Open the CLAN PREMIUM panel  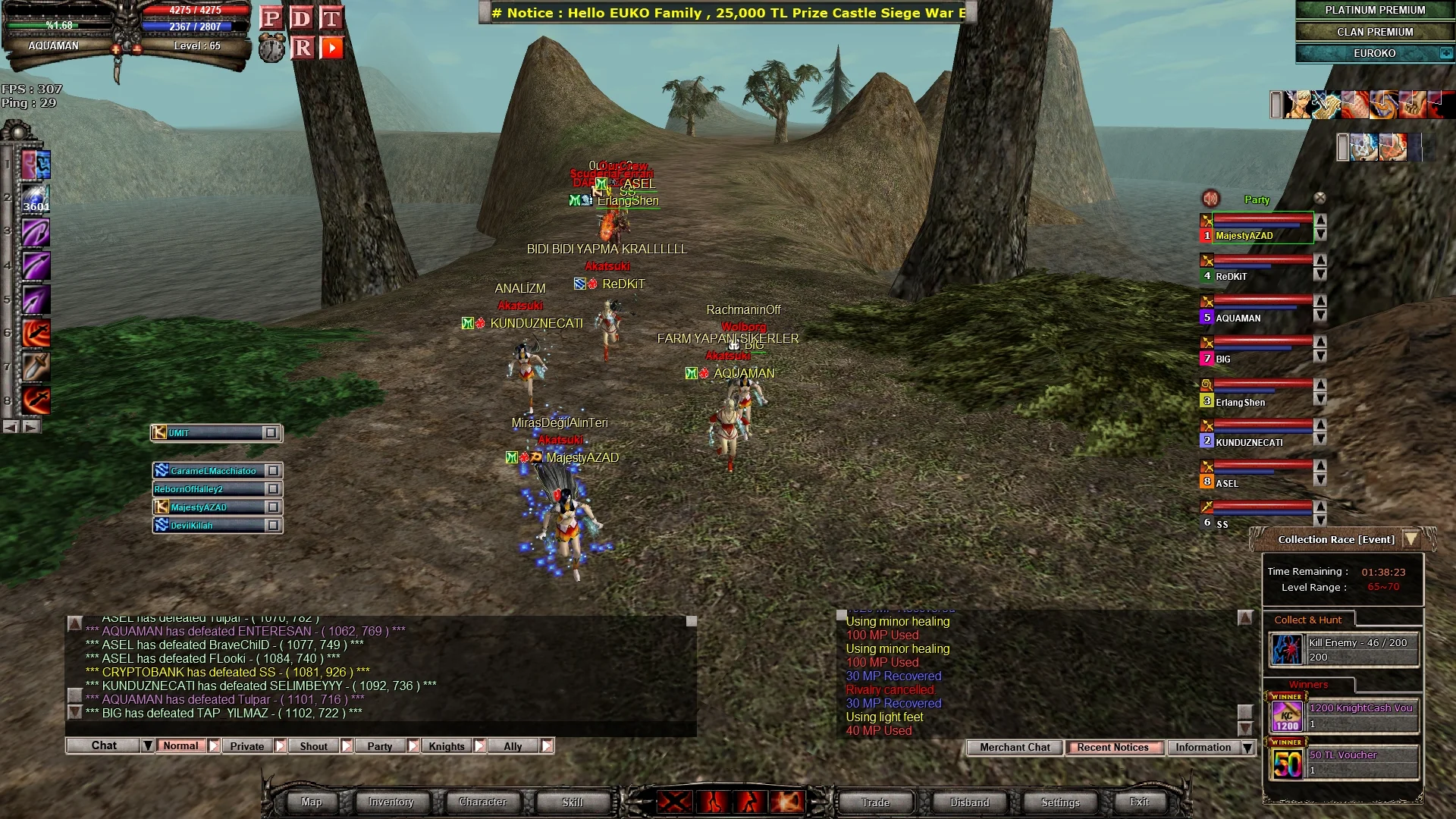click(x=1374, y=32)
